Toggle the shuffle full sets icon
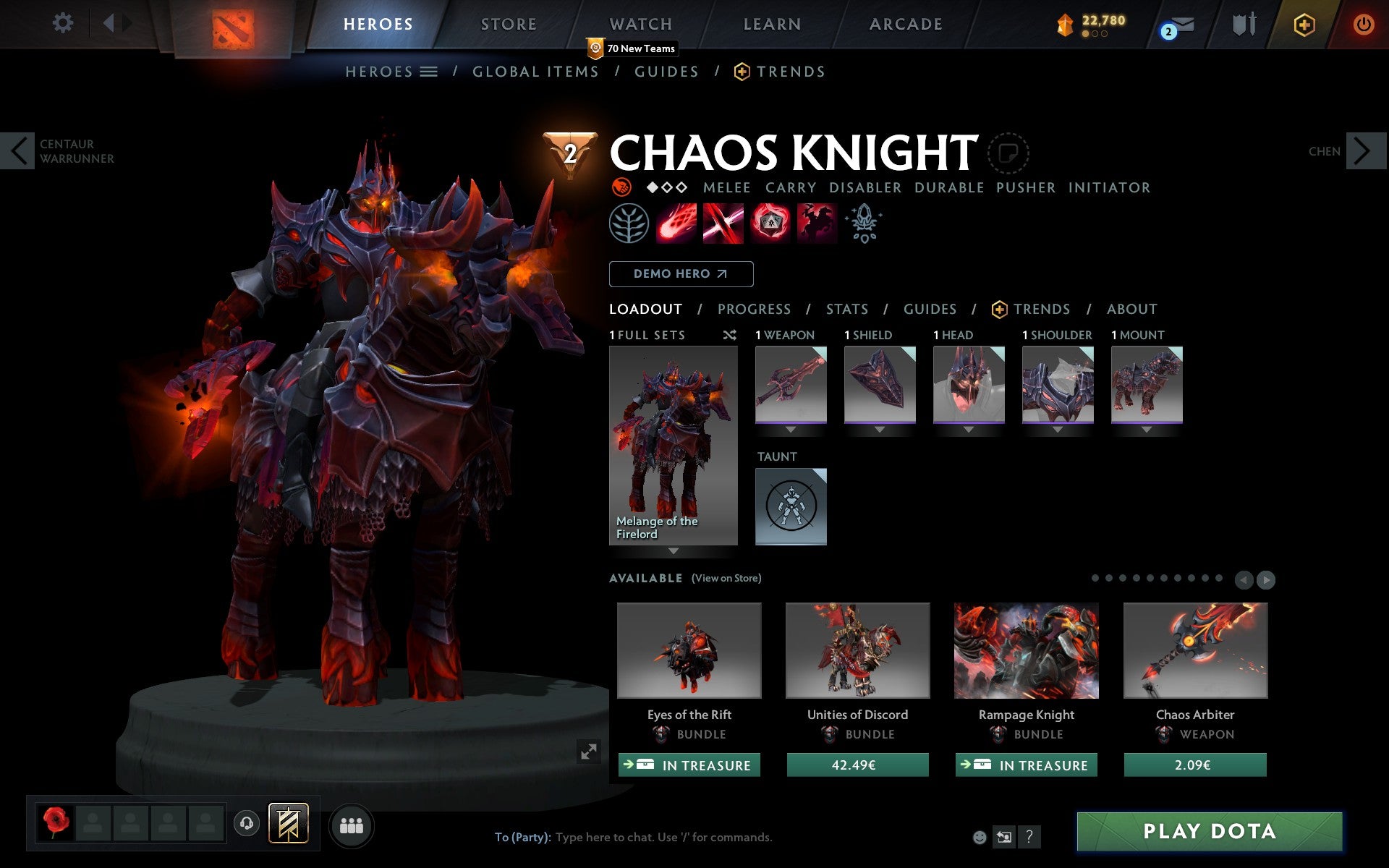 729,335
